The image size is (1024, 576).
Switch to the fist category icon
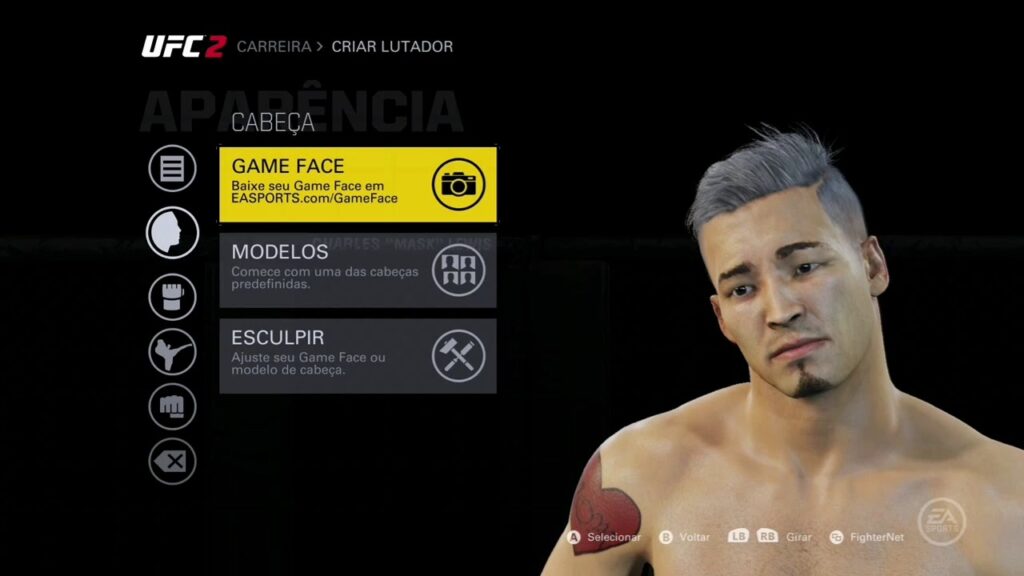coord(172,407)
